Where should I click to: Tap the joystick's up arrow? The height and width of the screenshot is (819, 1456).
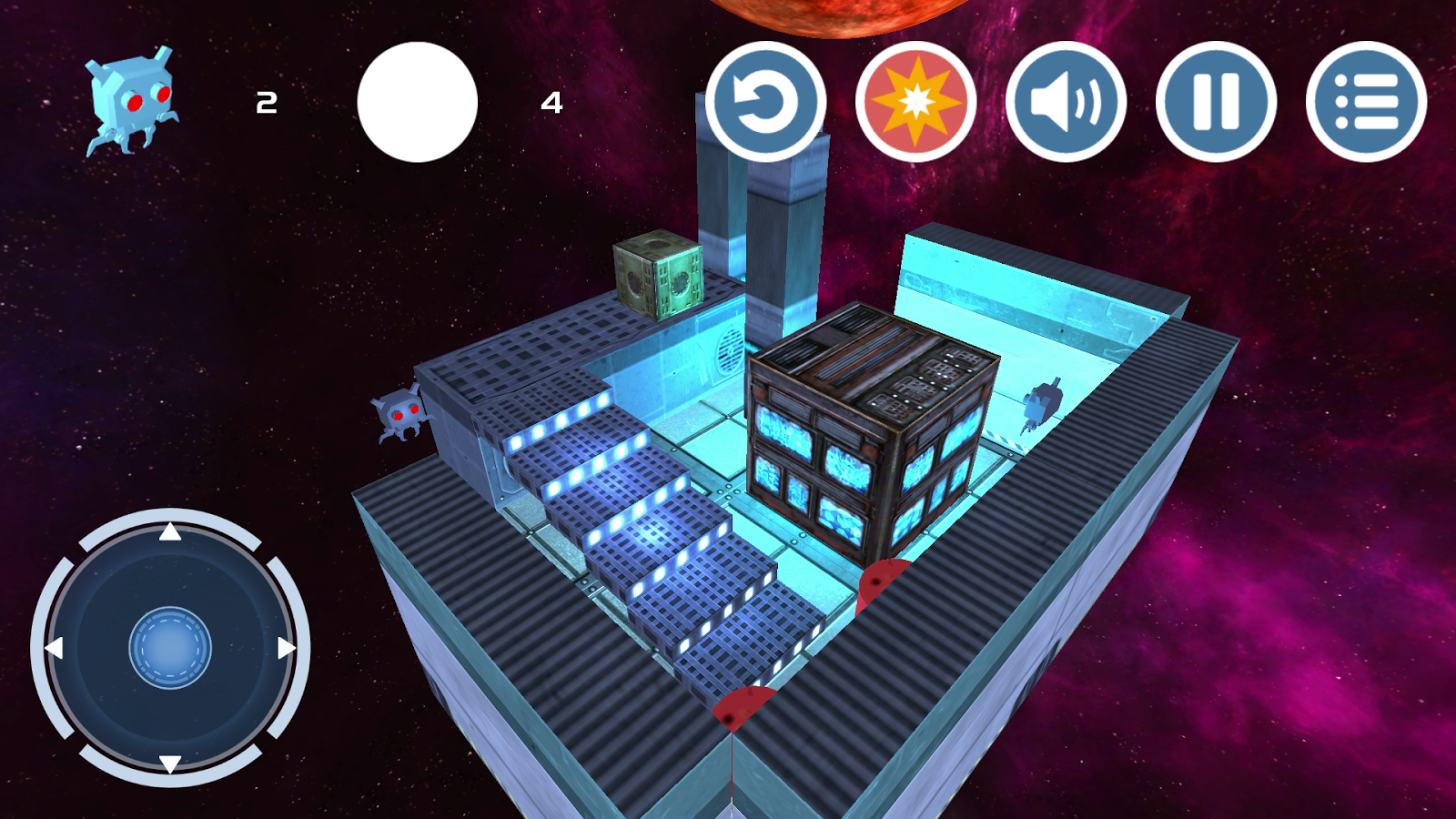(170, 532)
